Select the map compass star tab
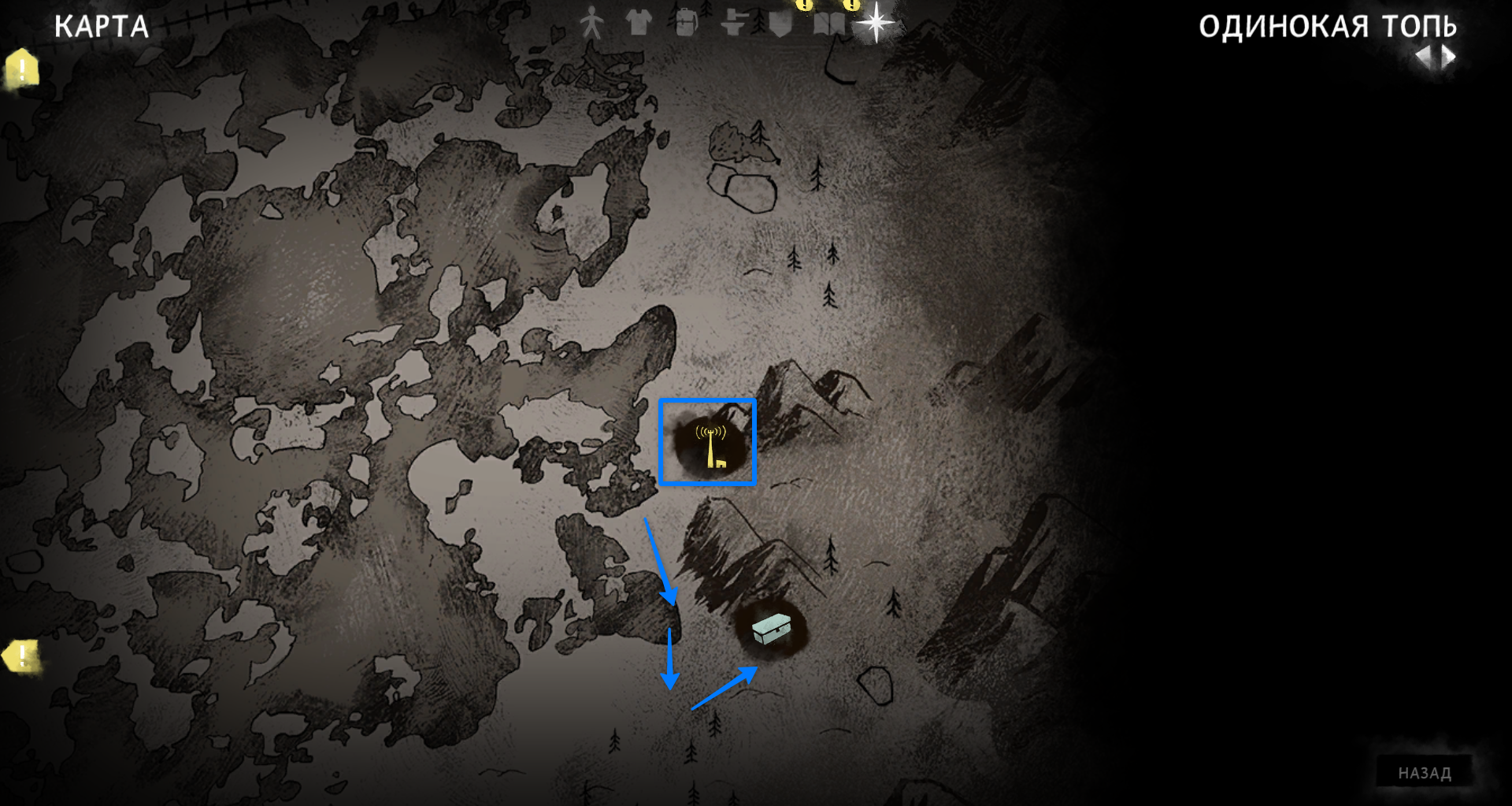This screenshot has height=806, width=1512. point(876,22)
